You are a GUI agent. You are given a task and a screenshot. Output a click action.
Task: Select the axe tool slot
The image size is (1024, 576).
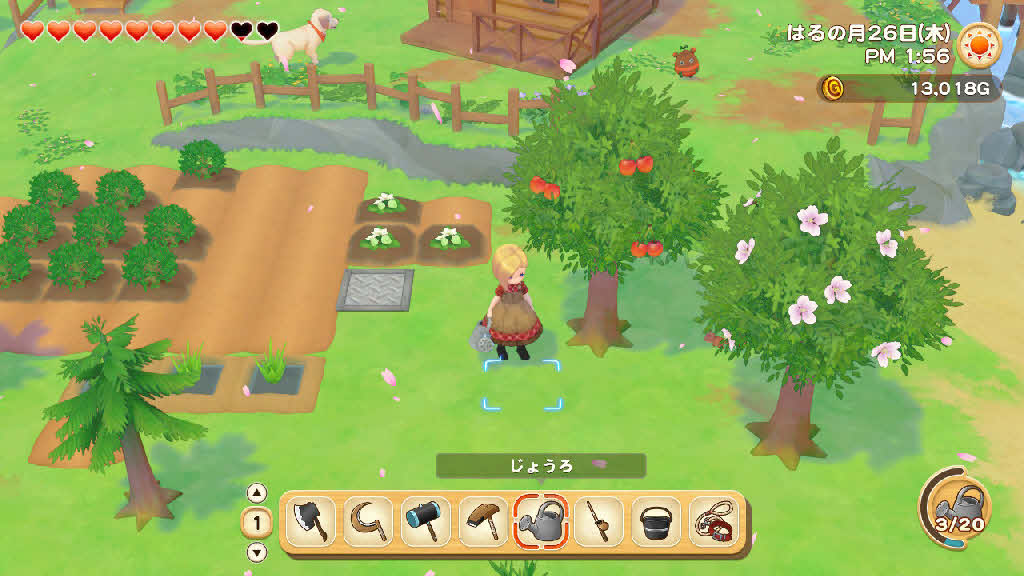[311, 521]
